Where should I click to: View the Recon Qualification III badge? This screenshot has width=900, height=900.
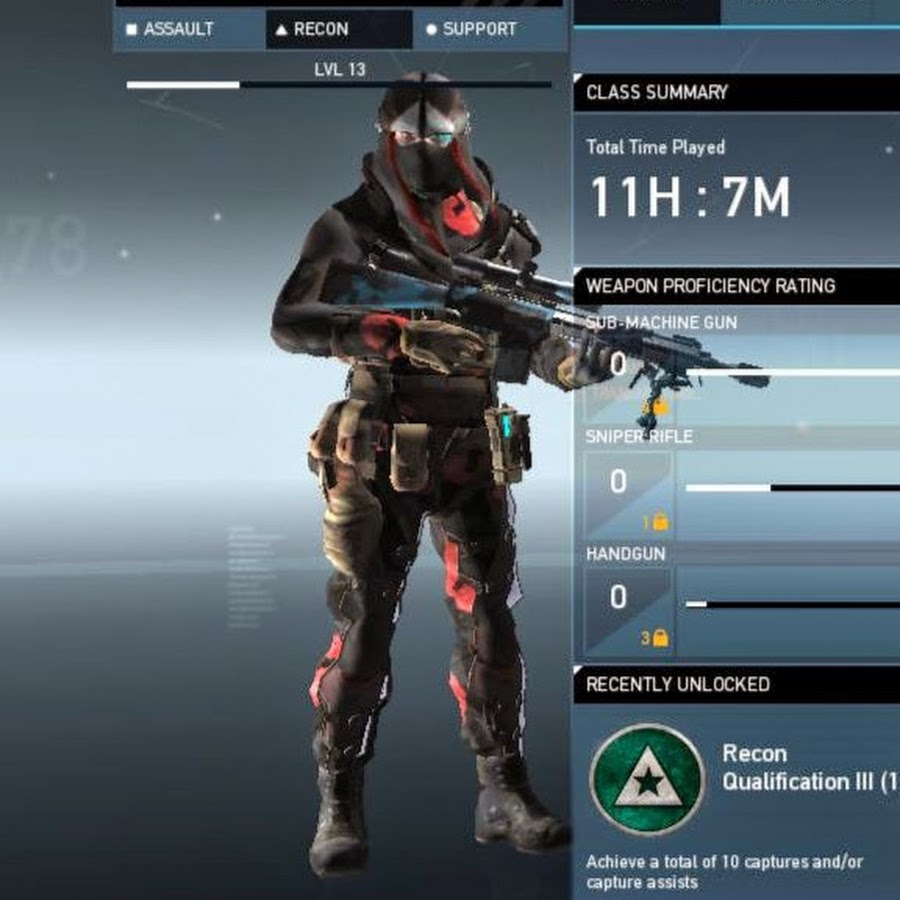(647, 781)
